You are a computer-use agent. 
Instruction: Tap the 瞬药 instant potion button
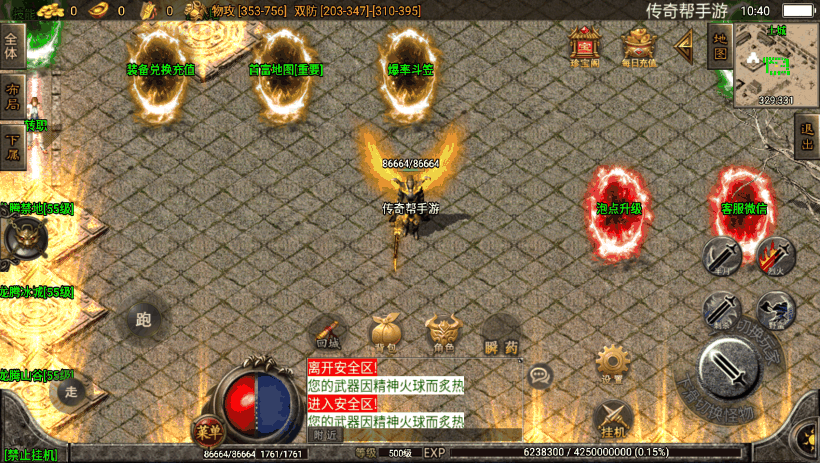(x=501, y=336)
